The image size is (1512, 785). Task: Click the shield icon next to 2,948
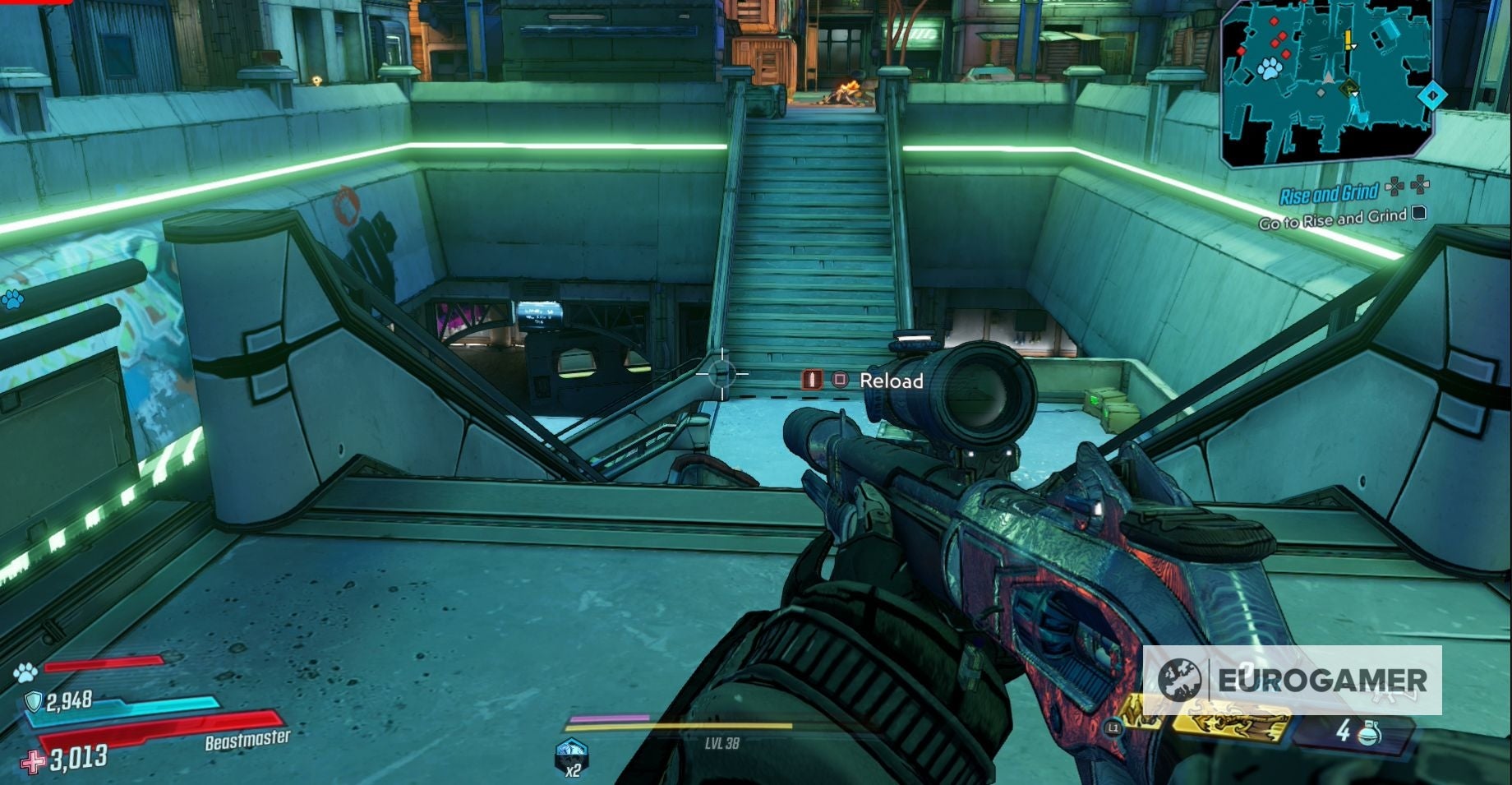point(34,700)
